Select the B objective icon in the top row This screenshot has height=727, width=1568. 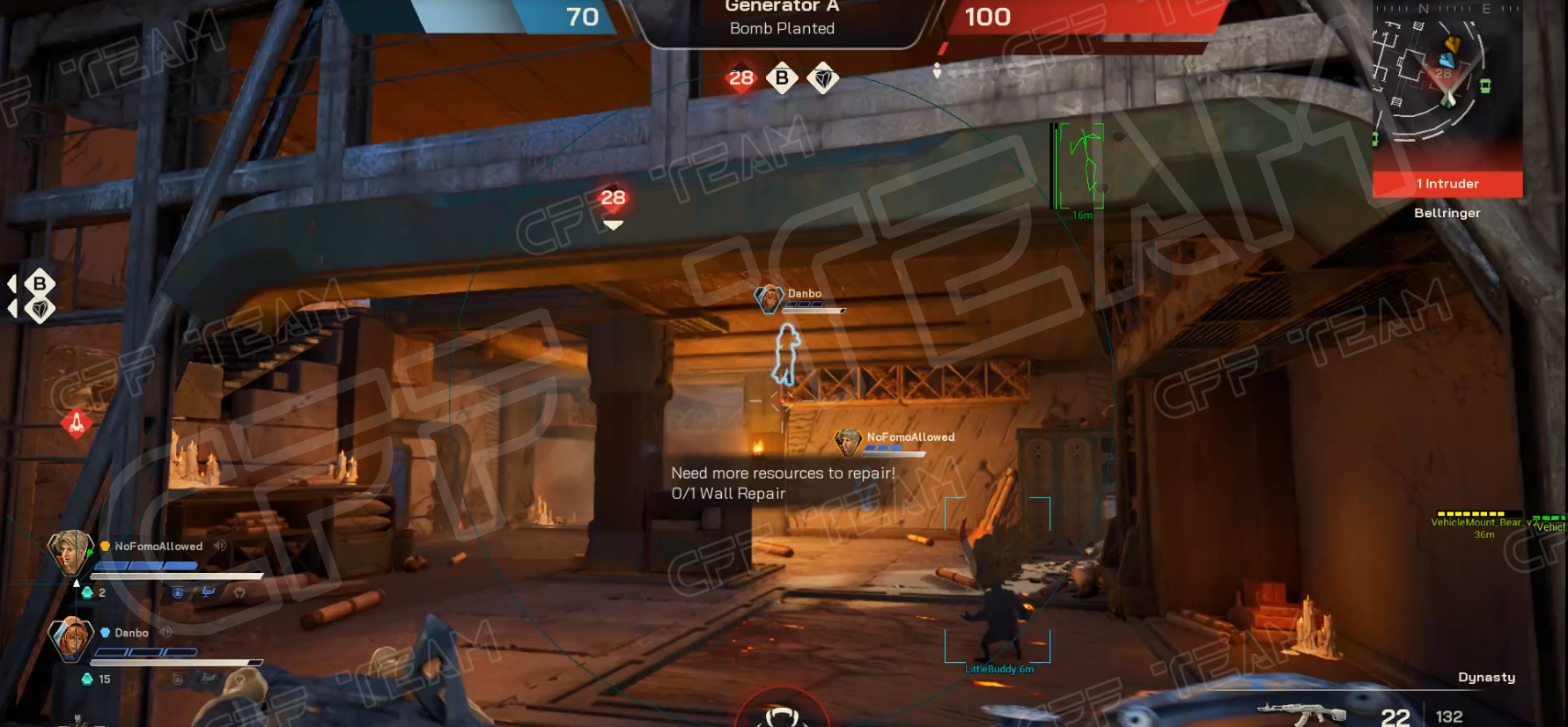pyautogui.click(x=782, y=78)
